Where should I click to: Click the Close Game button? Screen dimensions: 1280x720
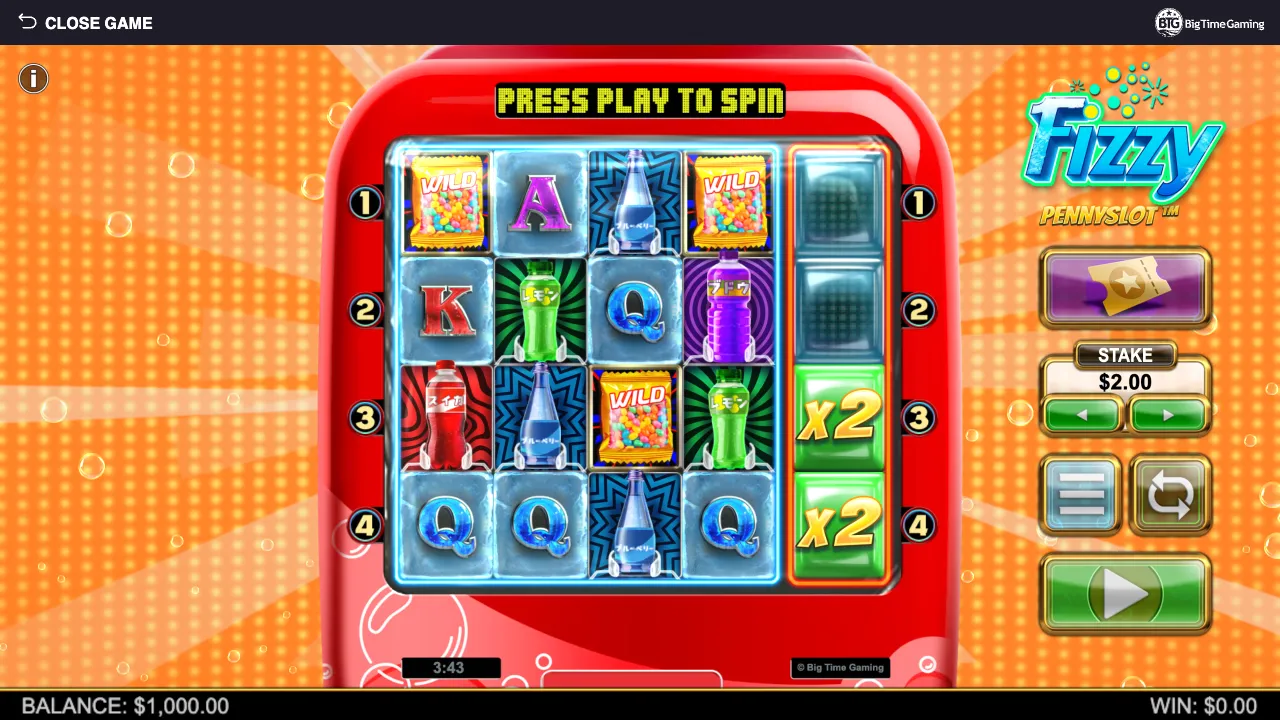point(98,22)
